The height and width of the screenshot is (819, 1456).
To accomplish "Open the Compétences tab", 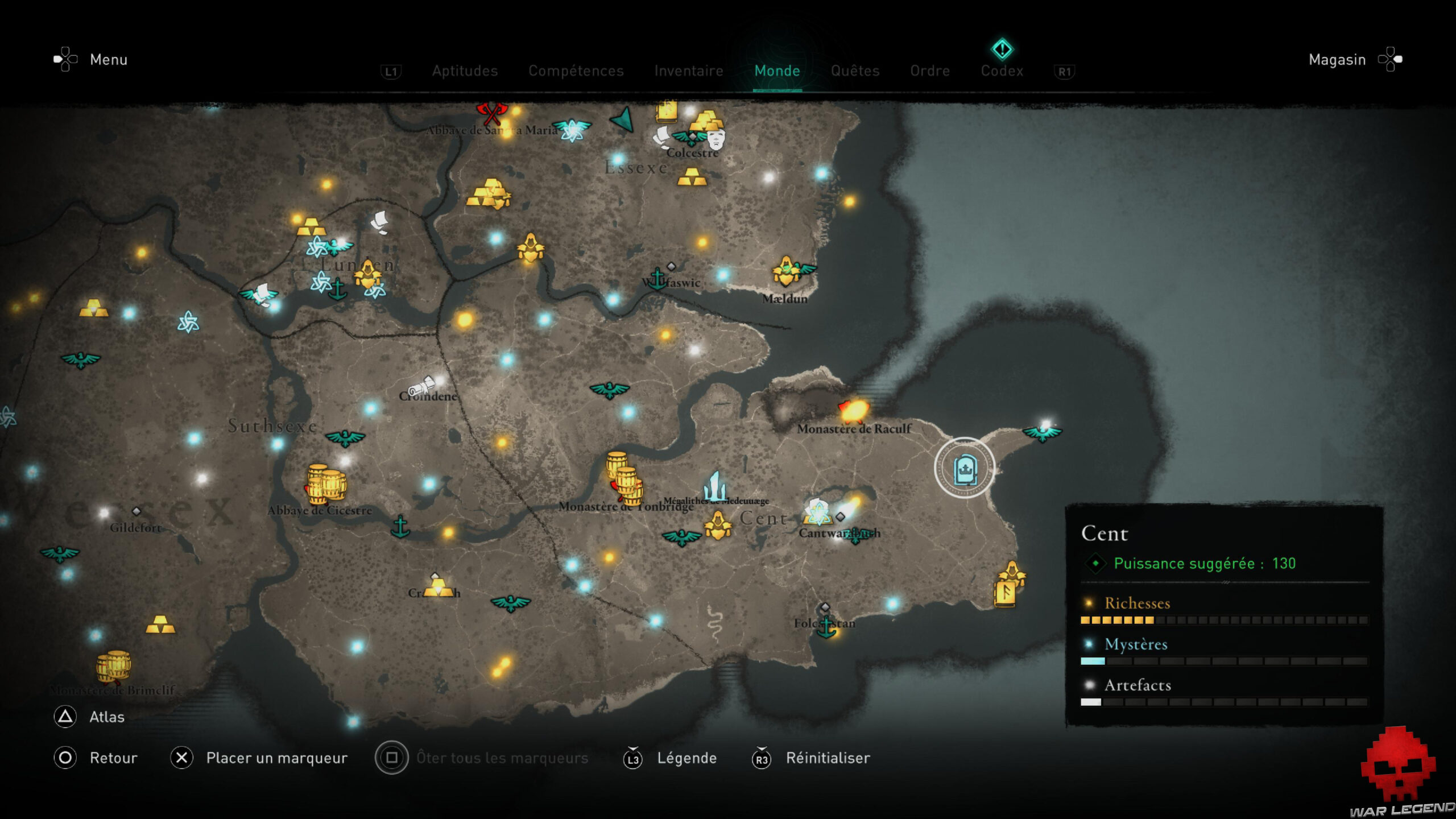I will coord(576,71).
